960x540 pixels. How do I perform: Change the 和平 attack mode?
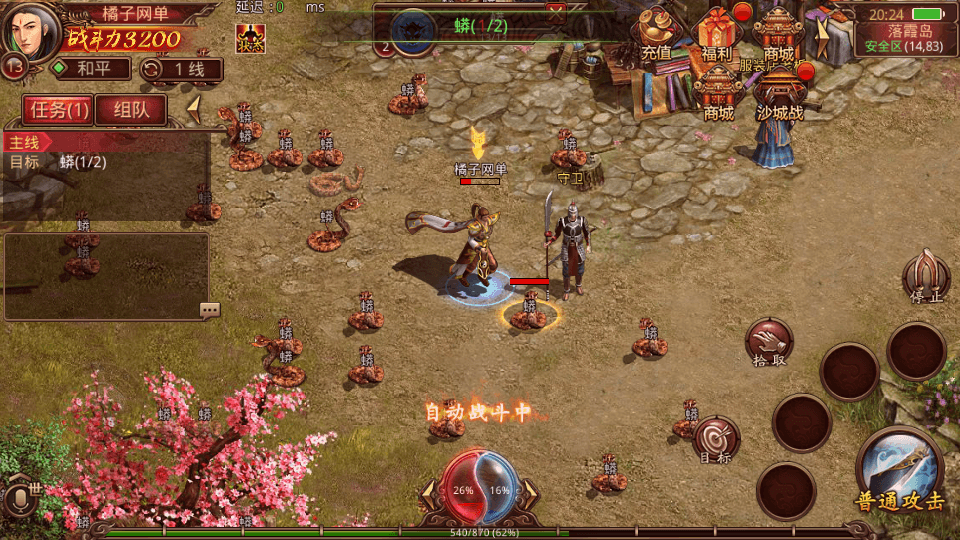click(x=91, y=69)
